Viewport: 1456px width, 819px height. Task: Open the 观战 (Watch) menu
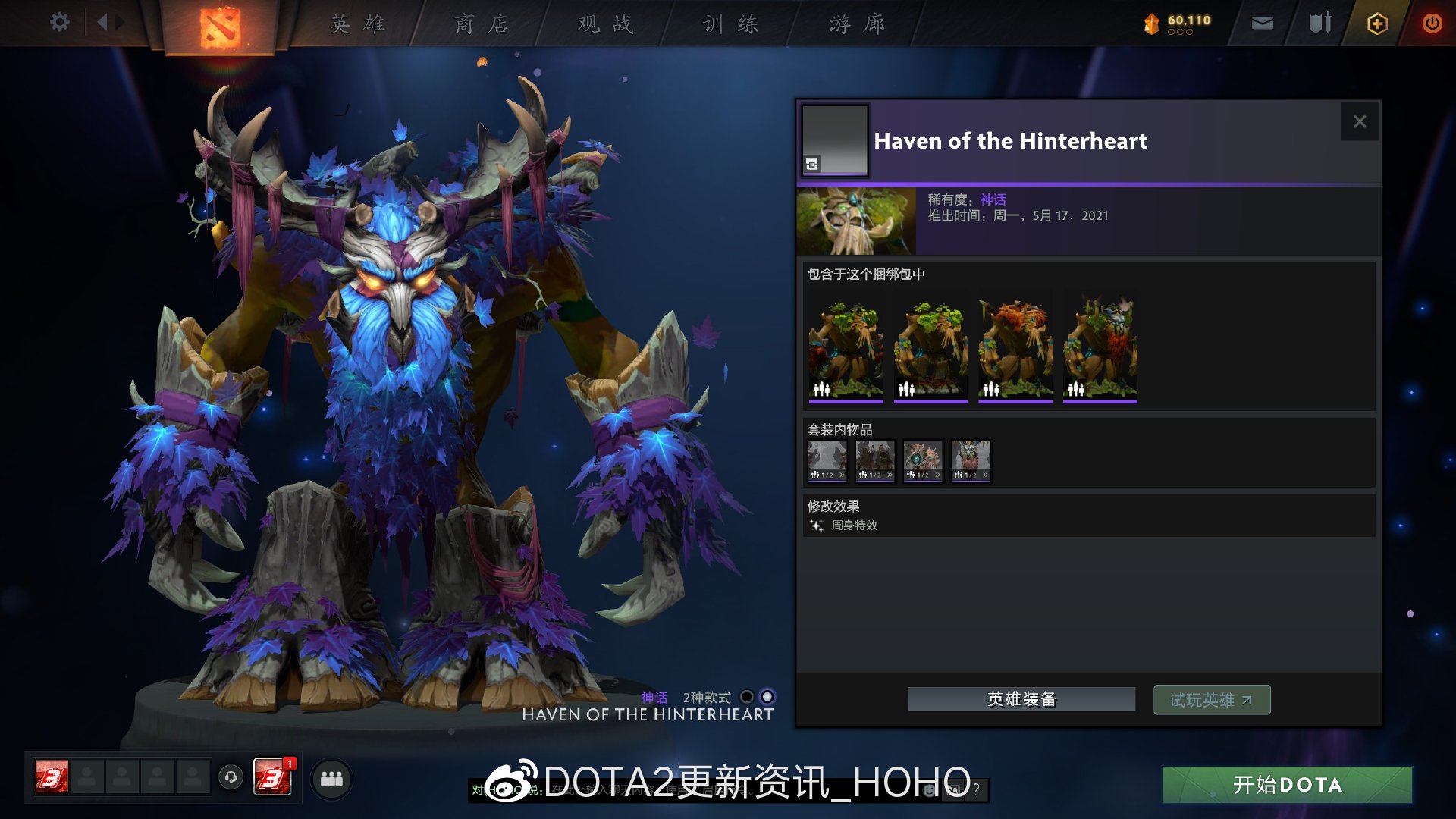coord(602,24)
